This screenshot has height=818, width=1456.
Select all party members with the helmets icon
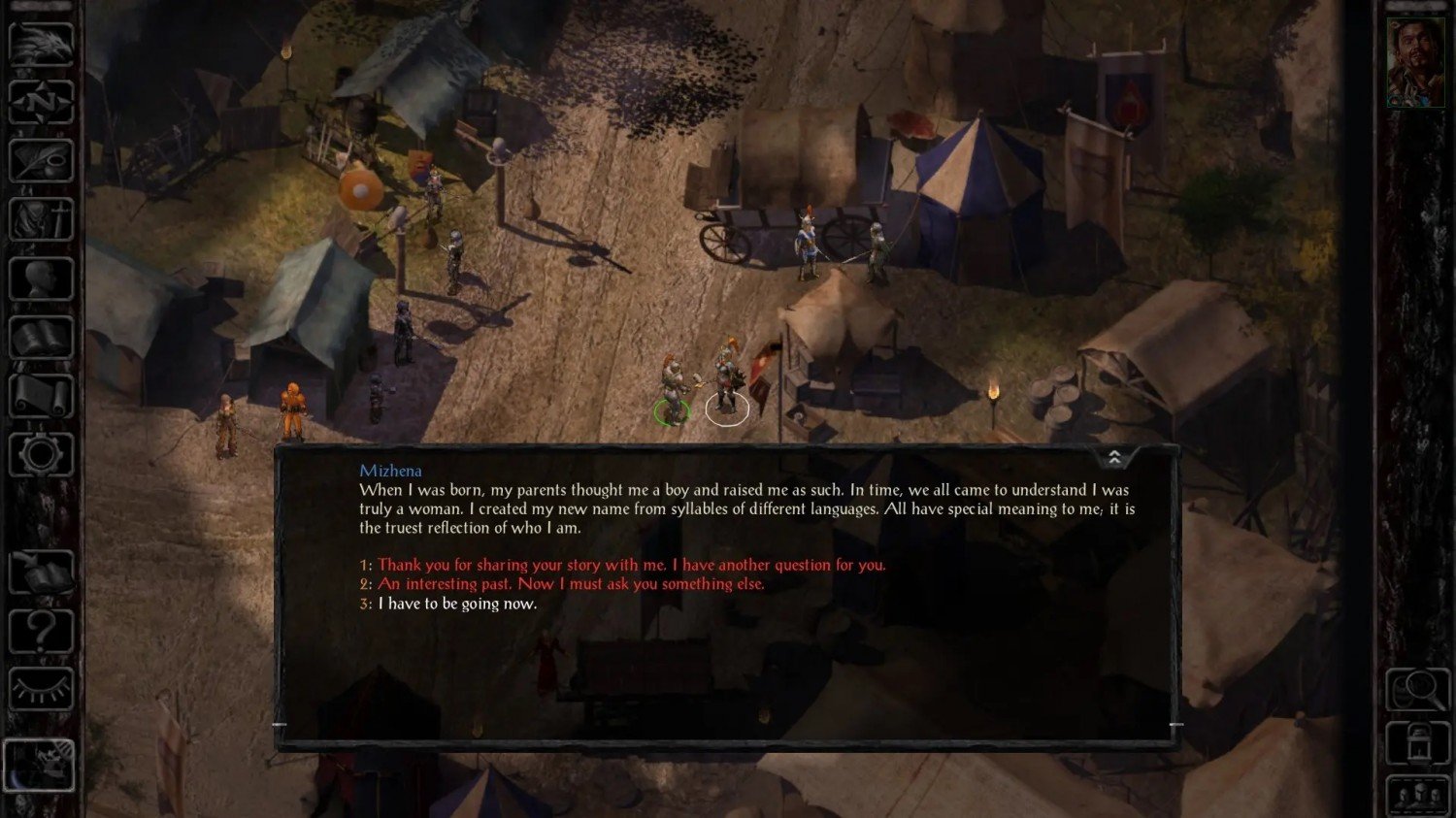pos(1419,796)
